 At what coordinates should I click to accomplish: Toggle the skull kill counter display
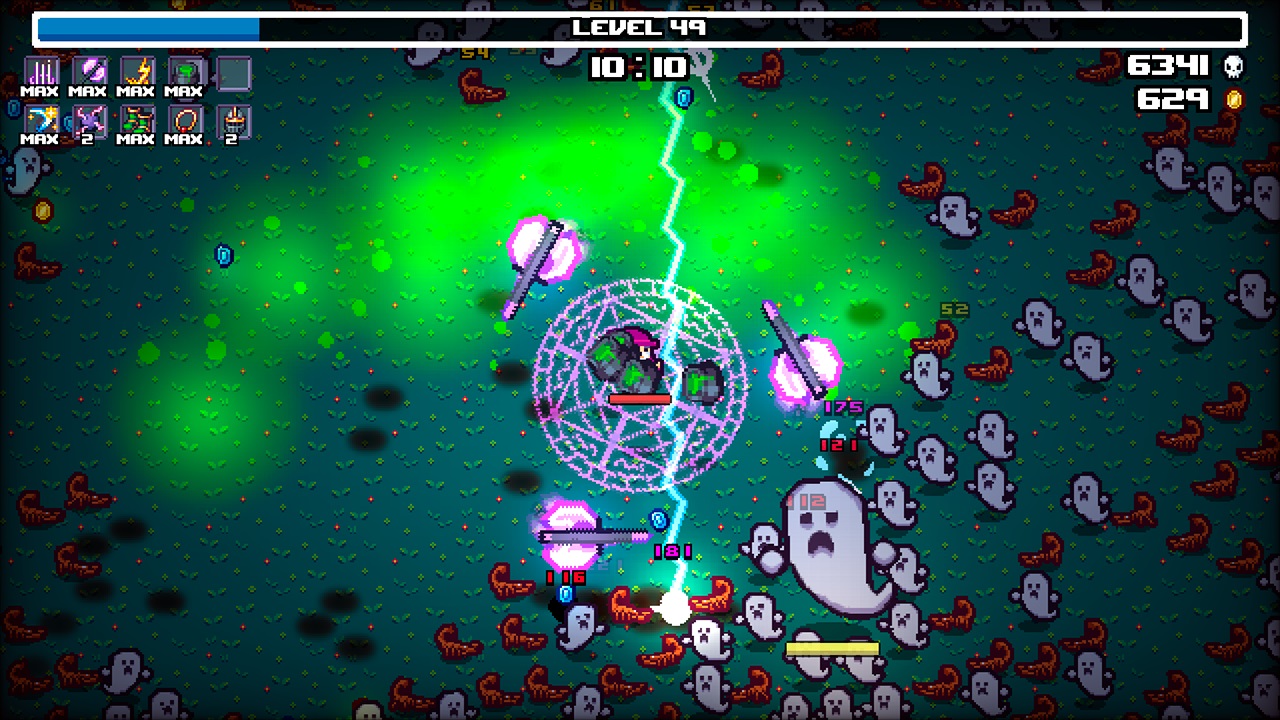[x=1233, y=66]
